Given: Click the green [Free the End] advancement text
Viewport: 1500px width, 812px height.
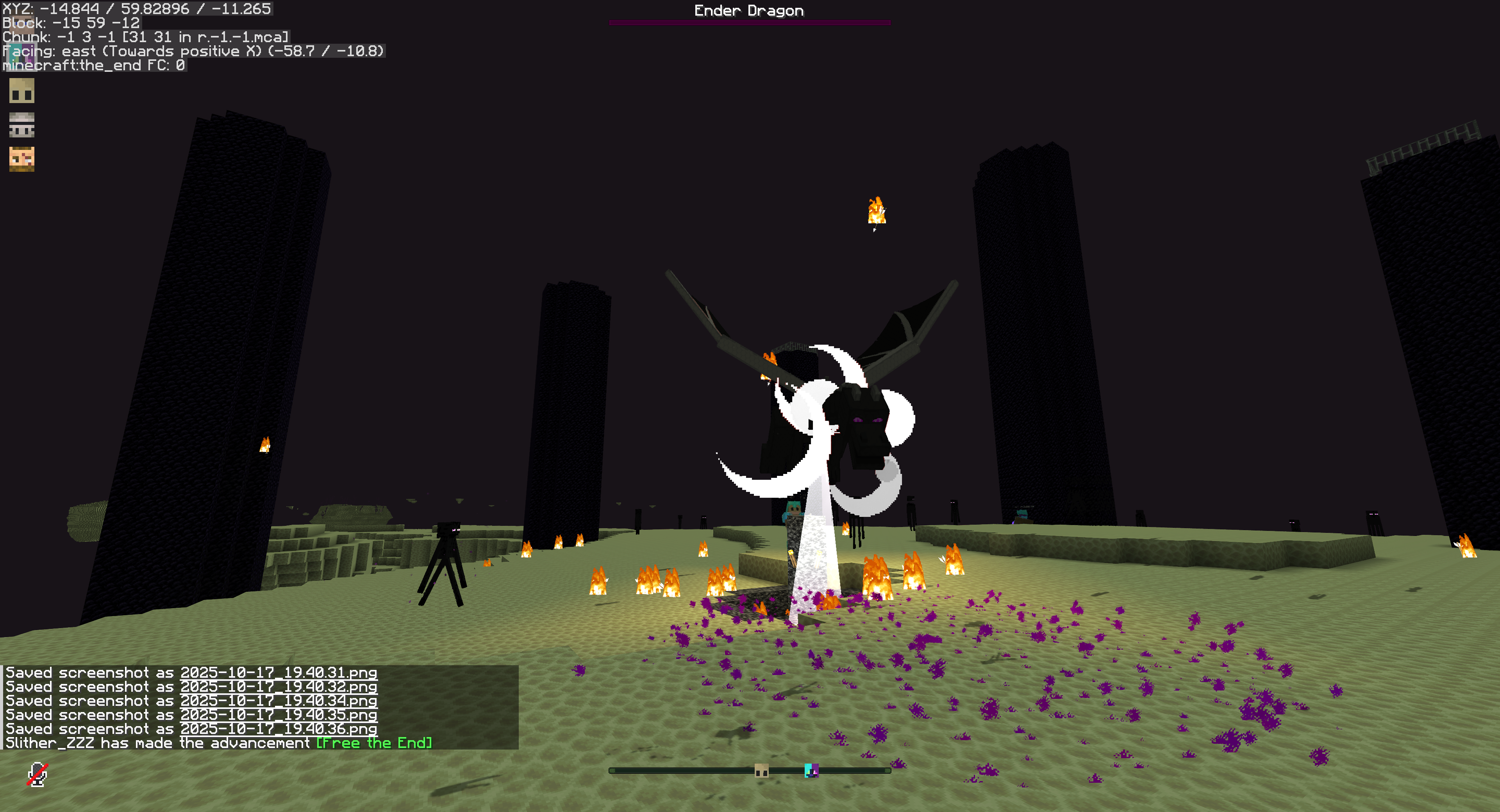Looking at the screenshot, I should [374, 743].
